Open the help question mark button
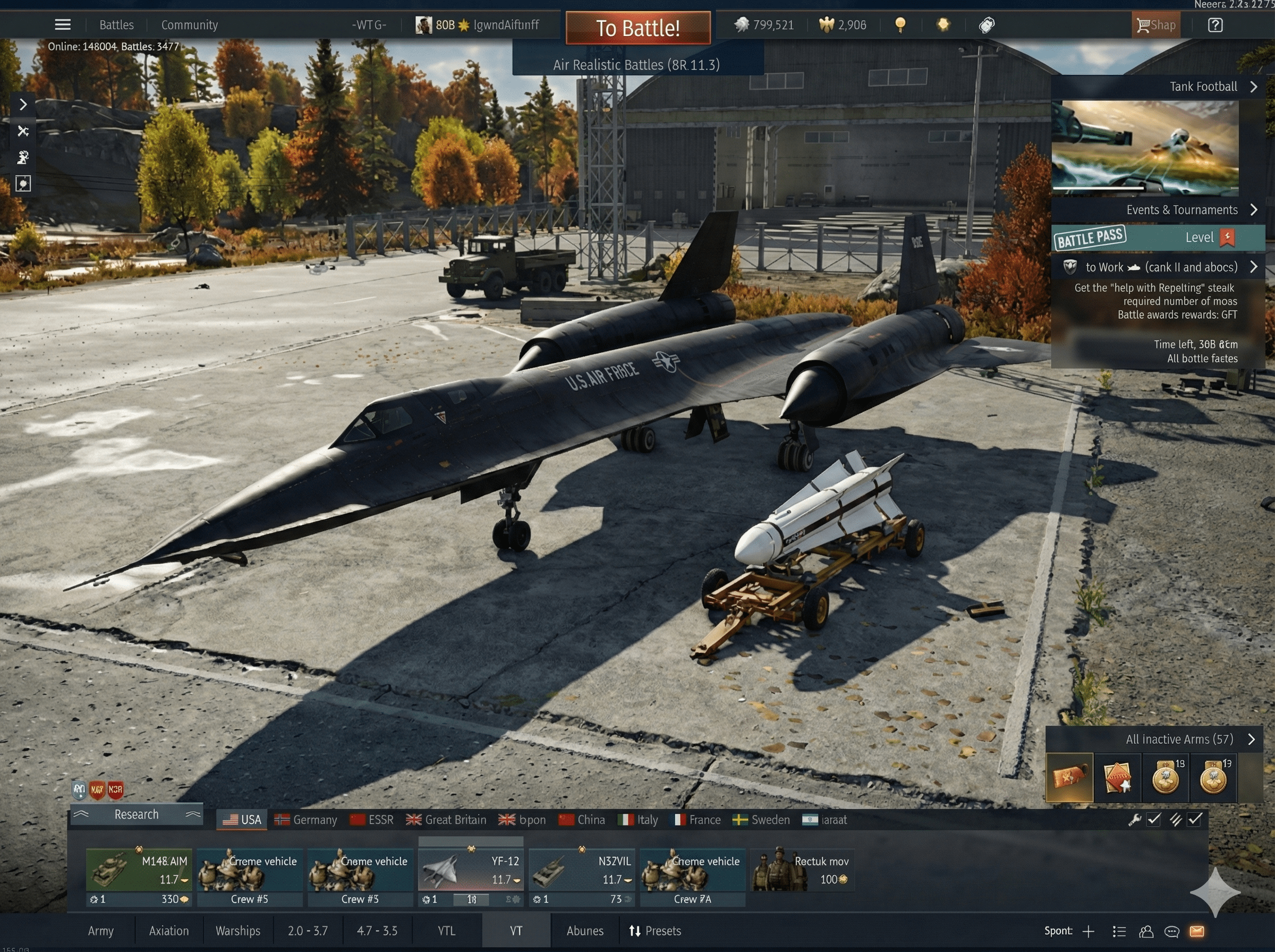Viewport: 1275px width, 952px height. tap(1215, 25)
